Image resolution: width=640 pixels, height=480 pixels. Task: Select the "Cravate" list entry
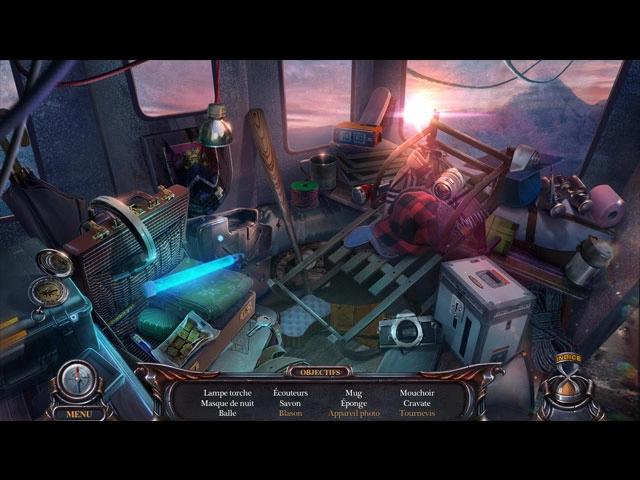(x=417, y=403)
